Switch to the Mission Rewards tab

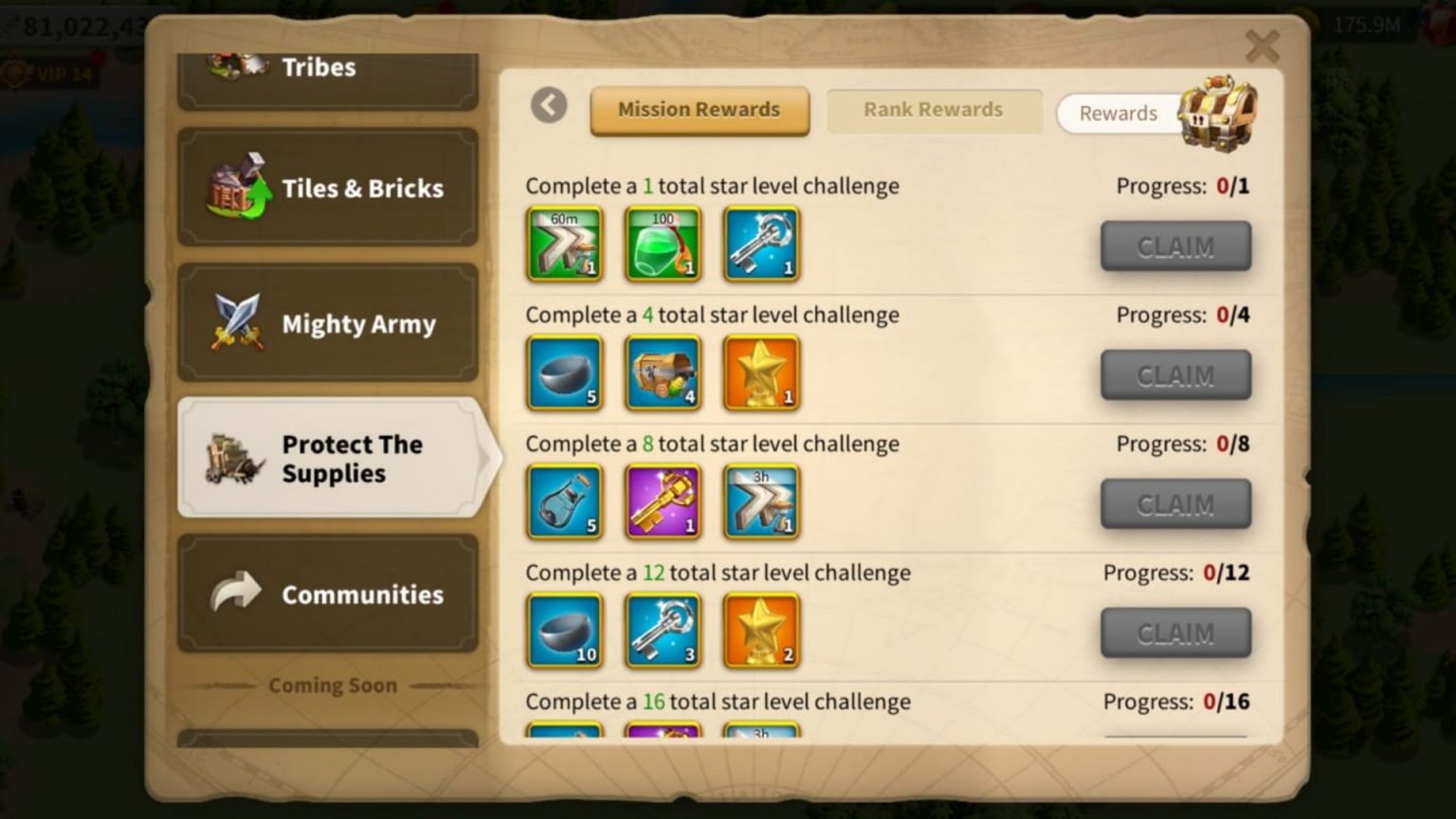[699, 110]
